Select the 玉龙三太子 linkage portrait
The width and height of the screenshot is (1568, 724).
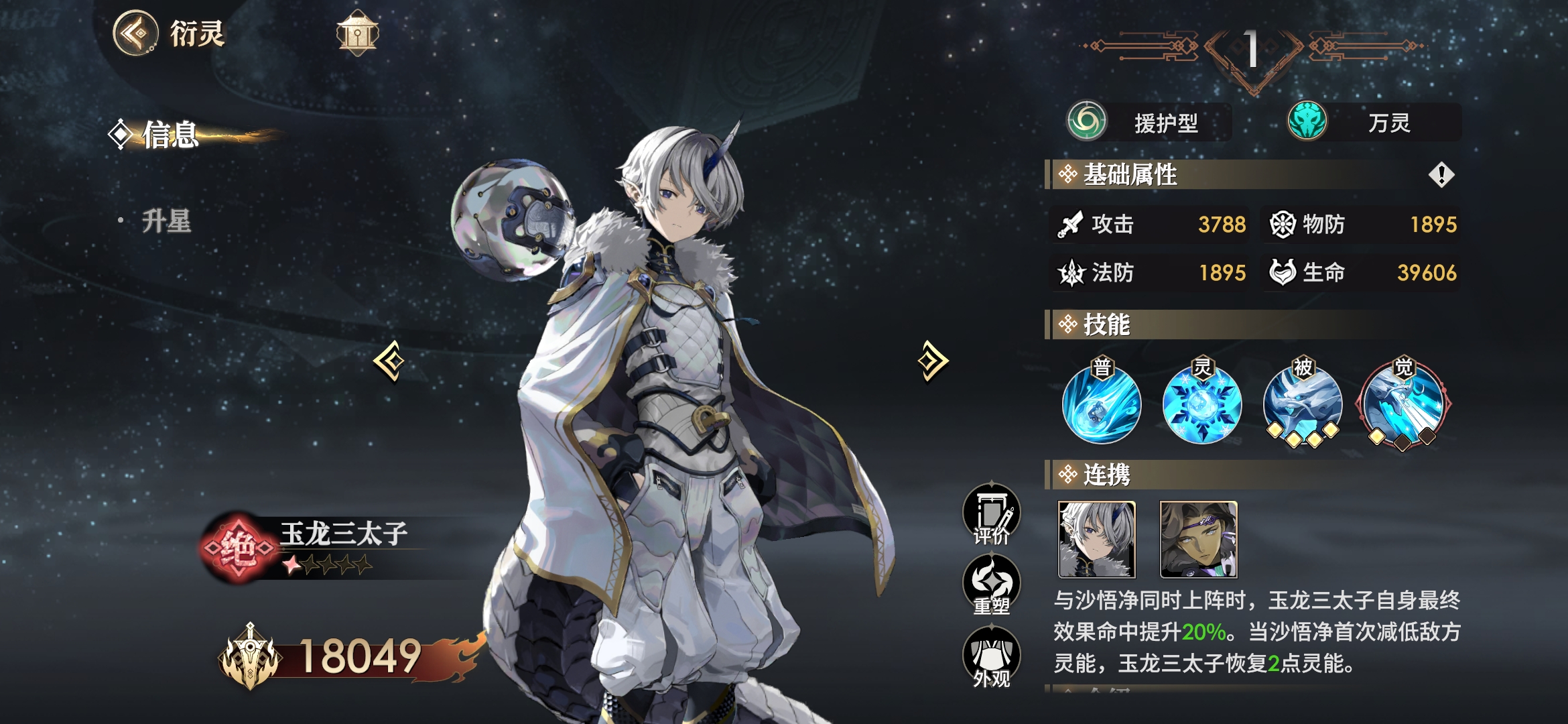(x=1097, y=540)
